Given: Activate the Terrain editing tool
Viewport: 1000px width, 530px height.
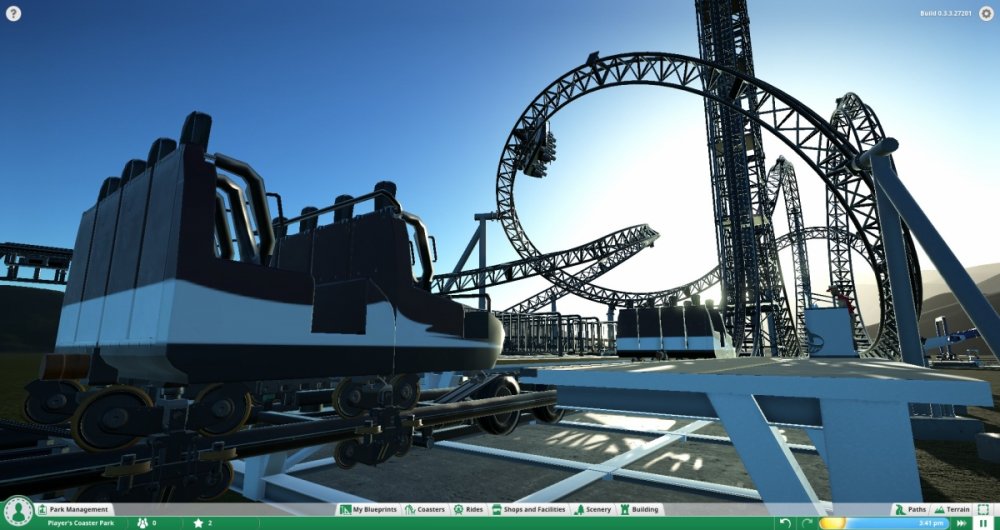Looking at the screenshot, I should point(950,509).
